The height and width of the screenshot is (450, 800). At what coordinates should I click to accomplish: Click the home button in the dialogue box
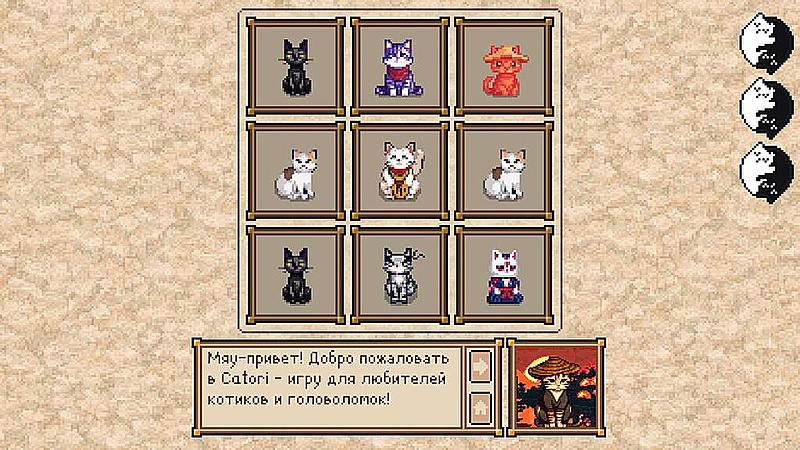(481, 407)
